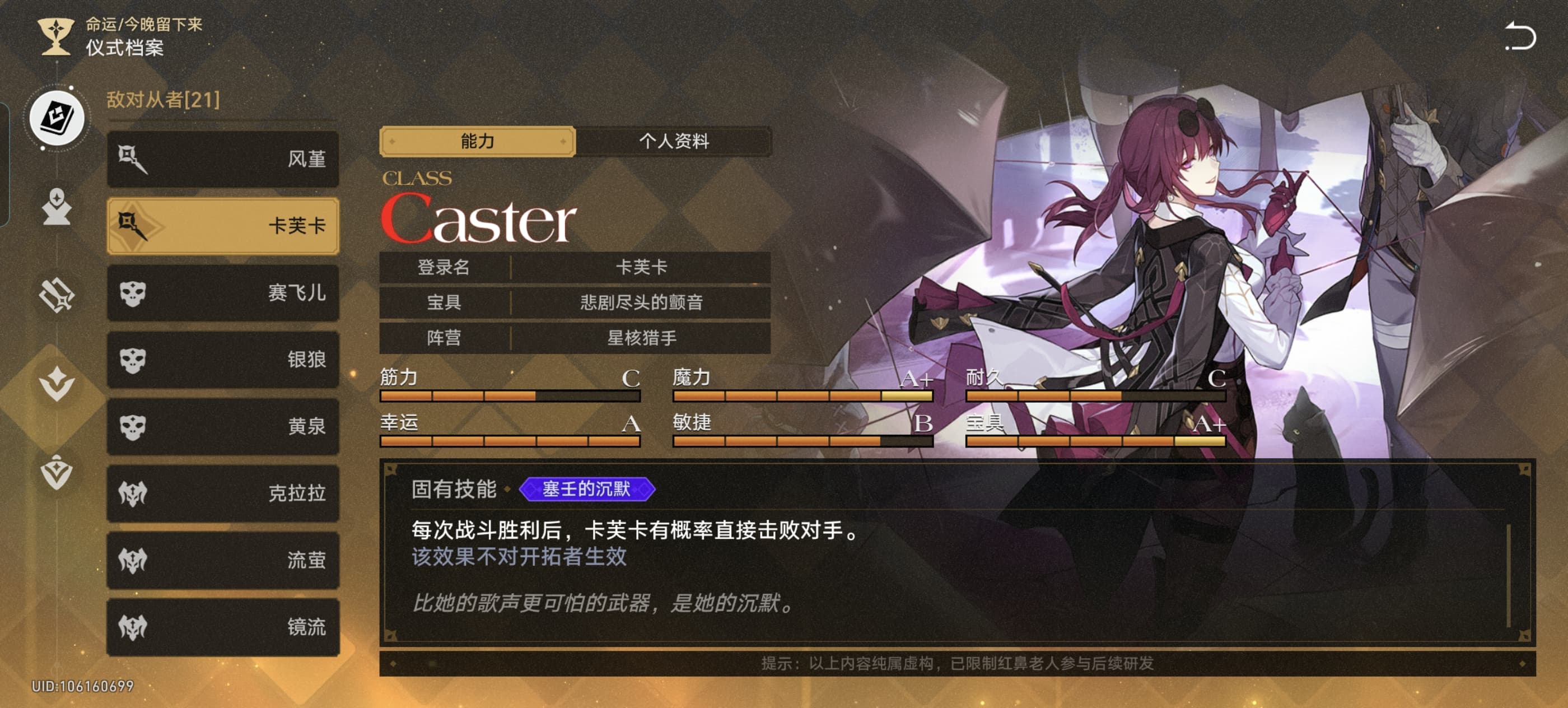
Task: View 克拉拉 servant entry
Action: coord(223,493)
